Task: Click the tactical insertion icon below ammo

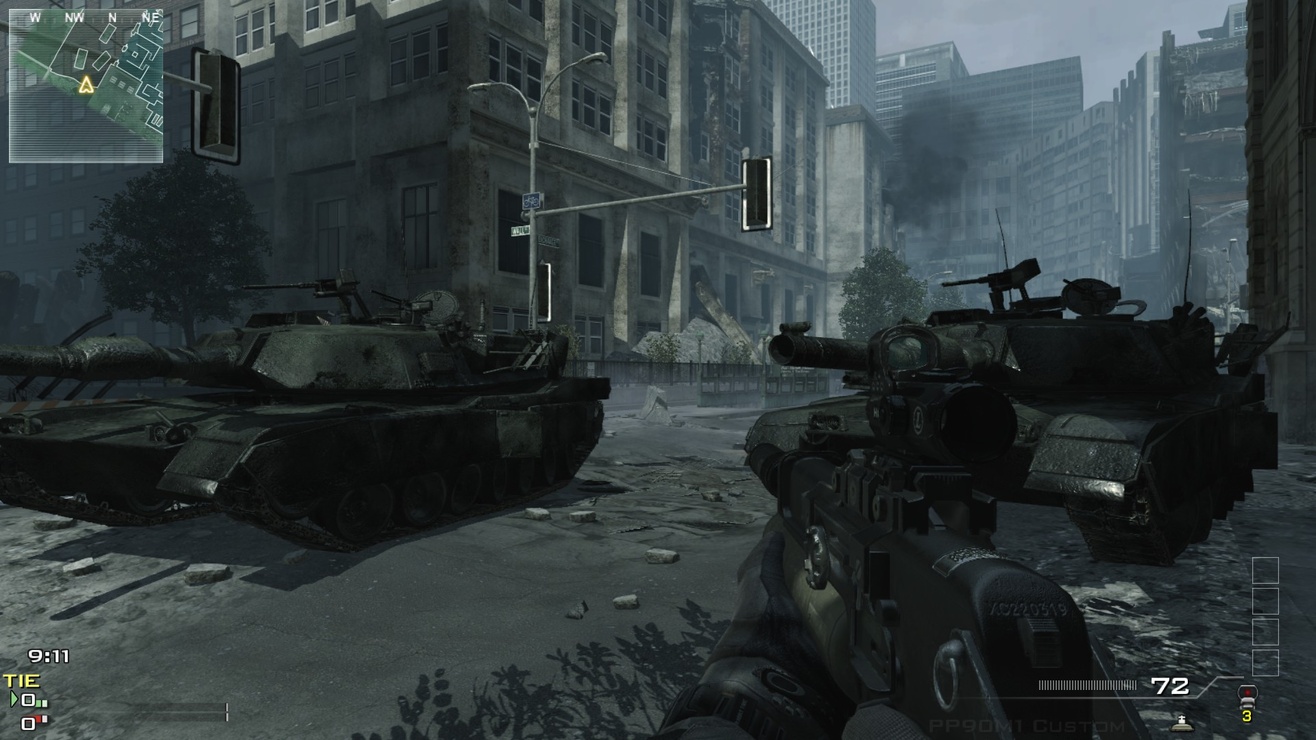Action: pyautogui.click(x=1182, y=722)
